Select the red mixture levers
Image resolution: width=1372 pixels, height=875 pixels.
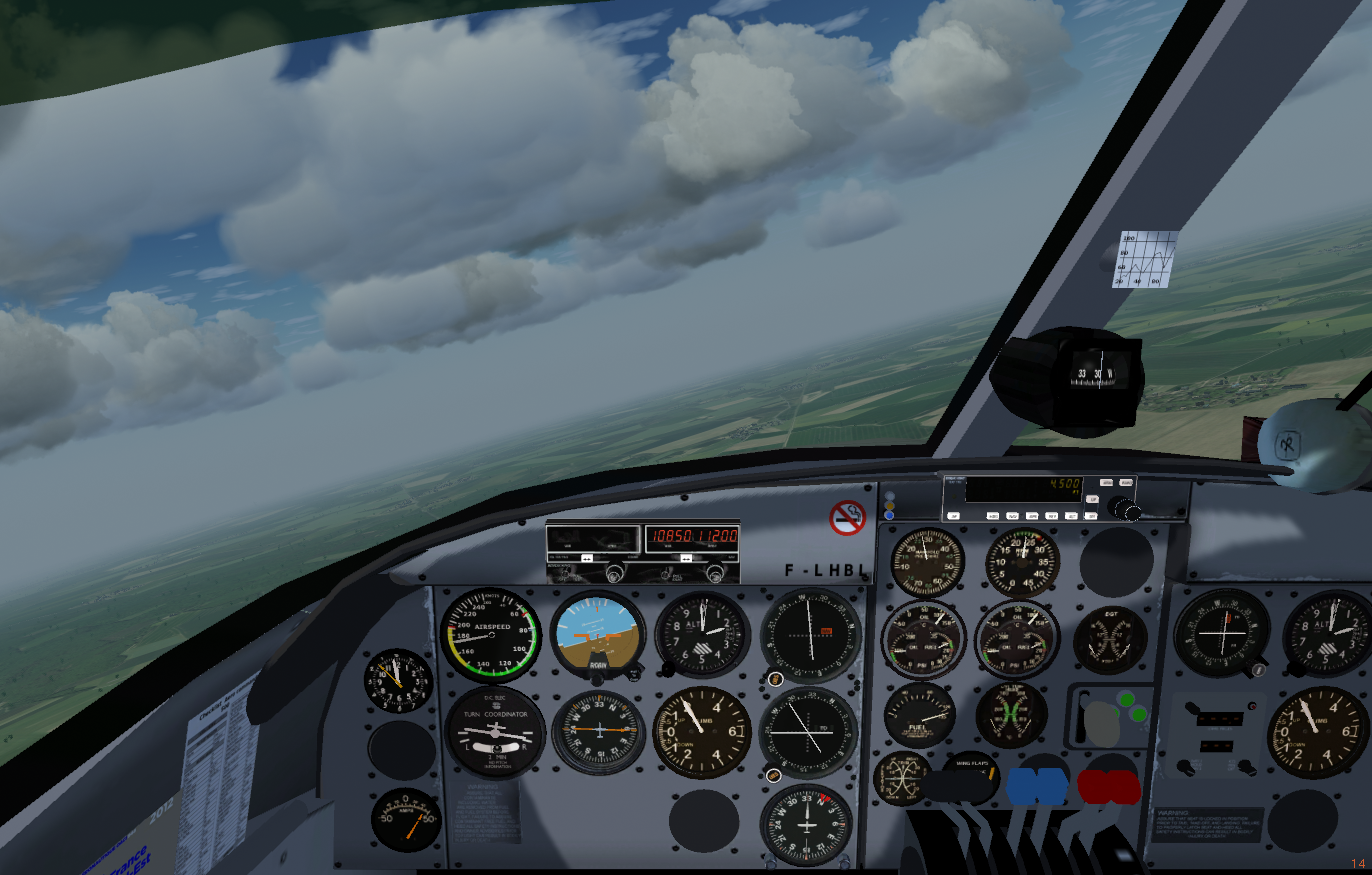(1108, 787)
